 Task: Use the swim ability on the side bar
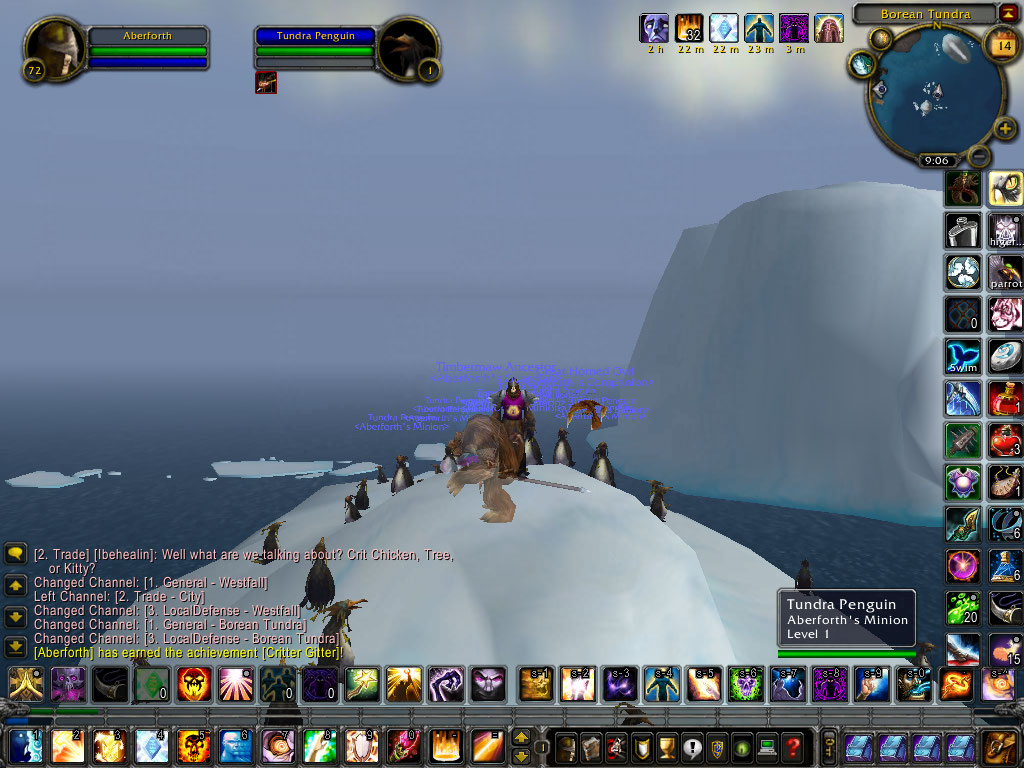(x=962, y=357)
